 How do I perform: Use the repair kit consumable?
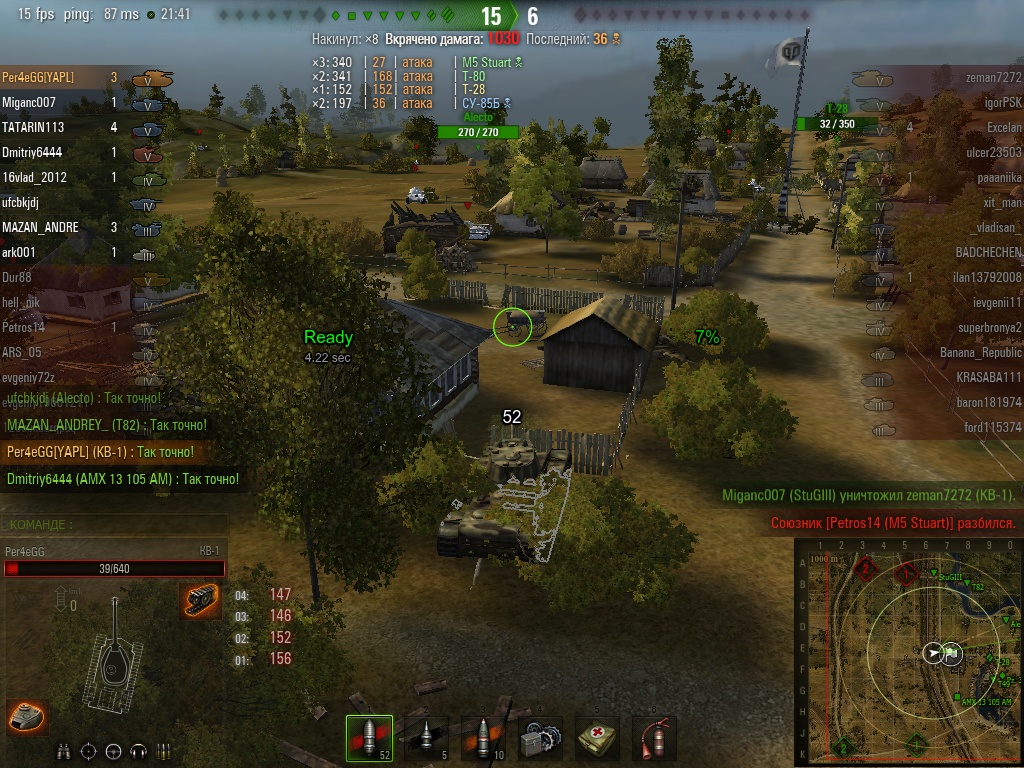coord(541,739)
